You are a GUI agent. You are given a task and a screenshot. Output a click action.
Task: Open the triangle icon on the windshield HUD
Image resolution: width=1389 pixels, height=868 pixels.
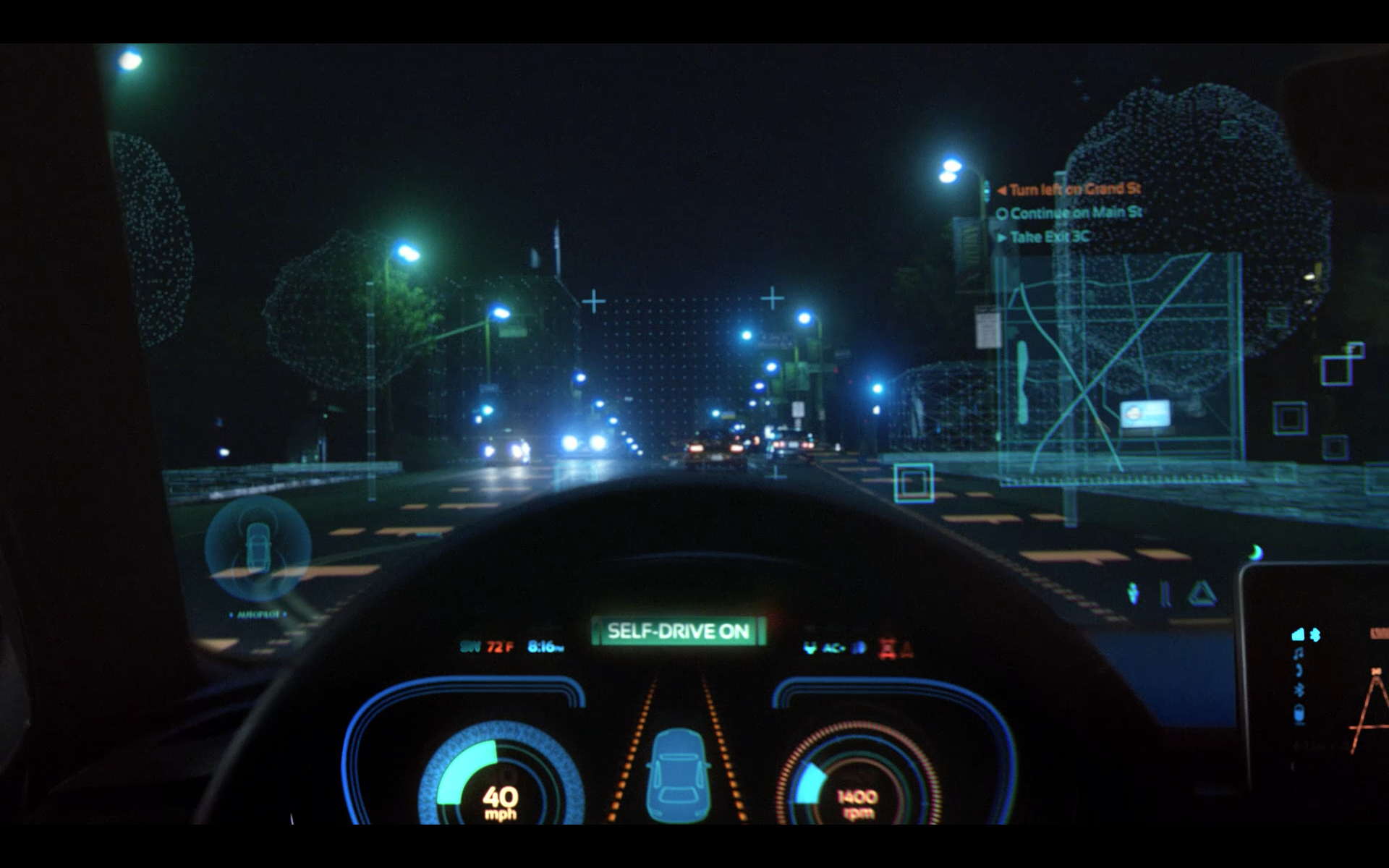[x=1202, y=595]
